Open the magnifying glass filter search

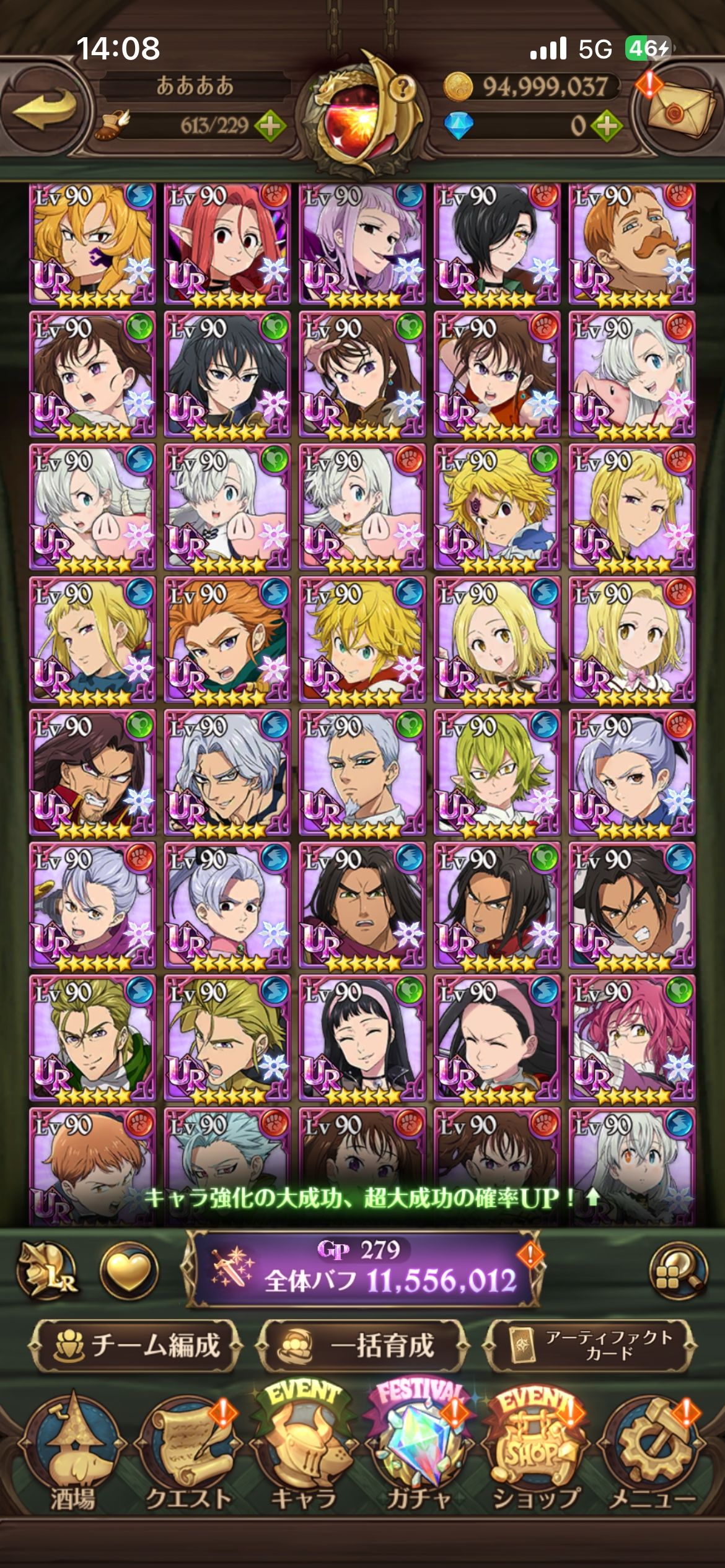click(678, 1271)
